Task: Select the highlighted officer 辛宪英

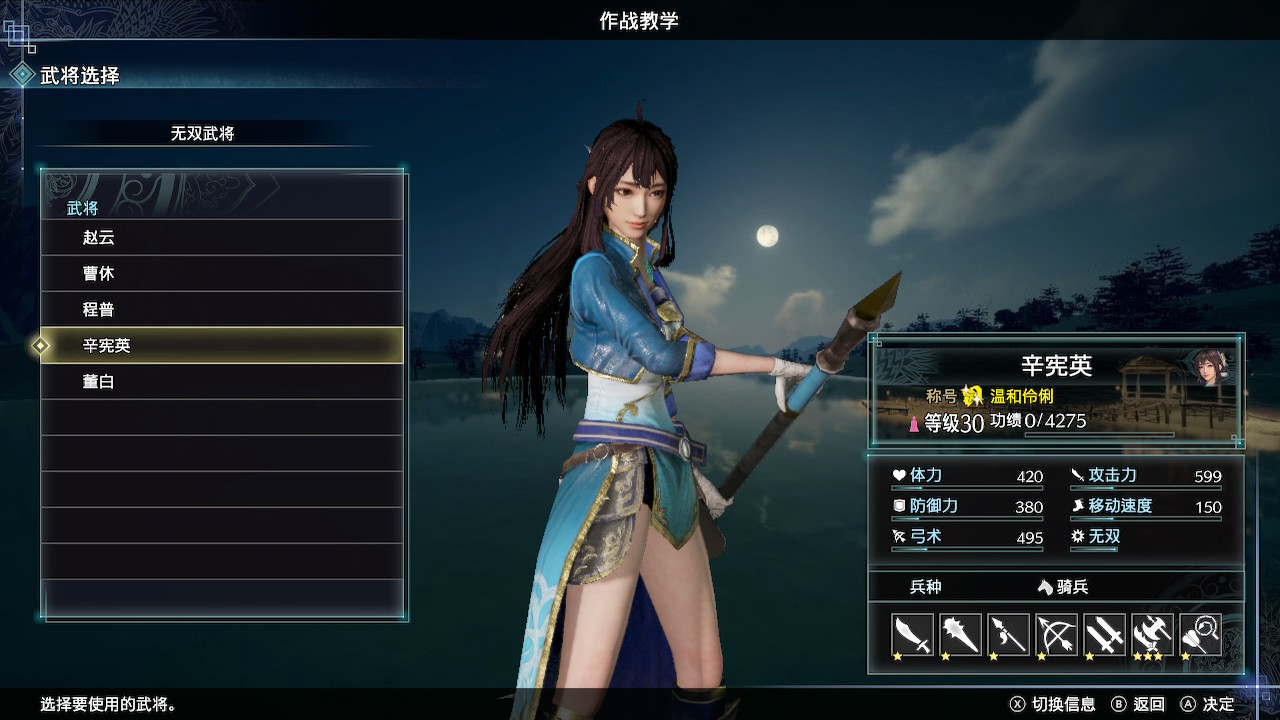Action: (222, 346)
